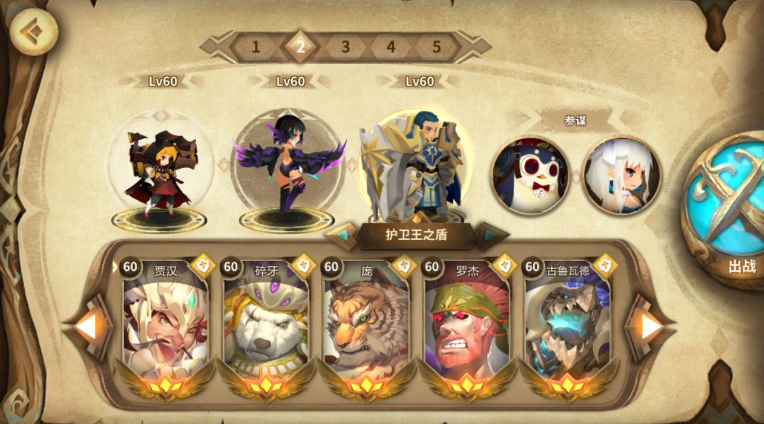This screenshot has width=764, height=424.
Task: Show previous heroes with left orange arrow
Action: coord(88,326)
